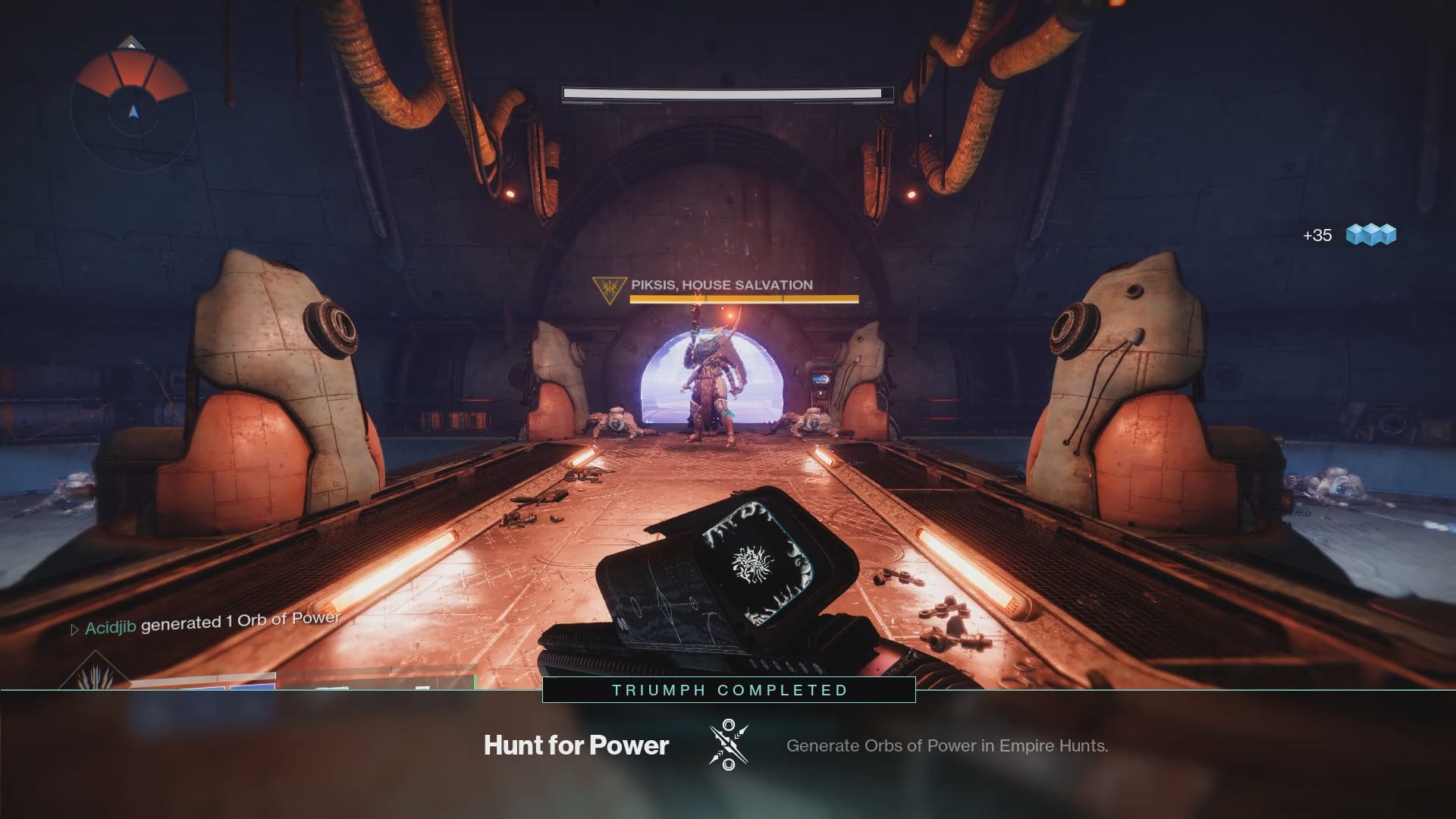Click the blue Glimmer cubes icon

[x=1371, y=234]
